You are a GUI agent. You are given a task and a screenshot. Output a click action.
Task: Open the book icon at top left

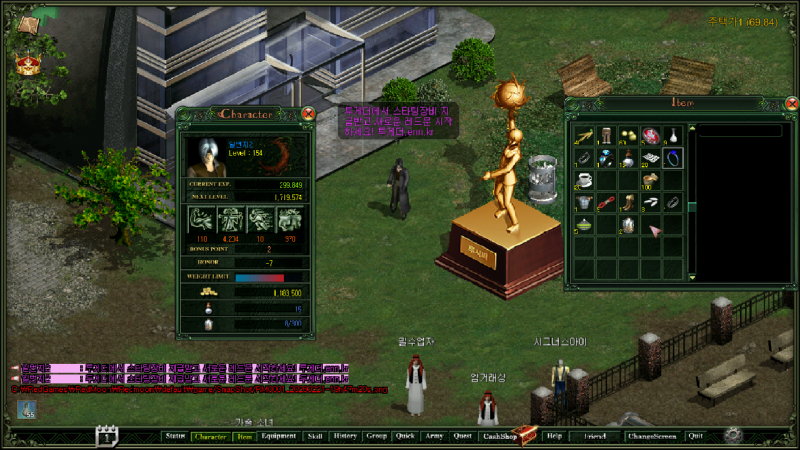click(27, 22)
